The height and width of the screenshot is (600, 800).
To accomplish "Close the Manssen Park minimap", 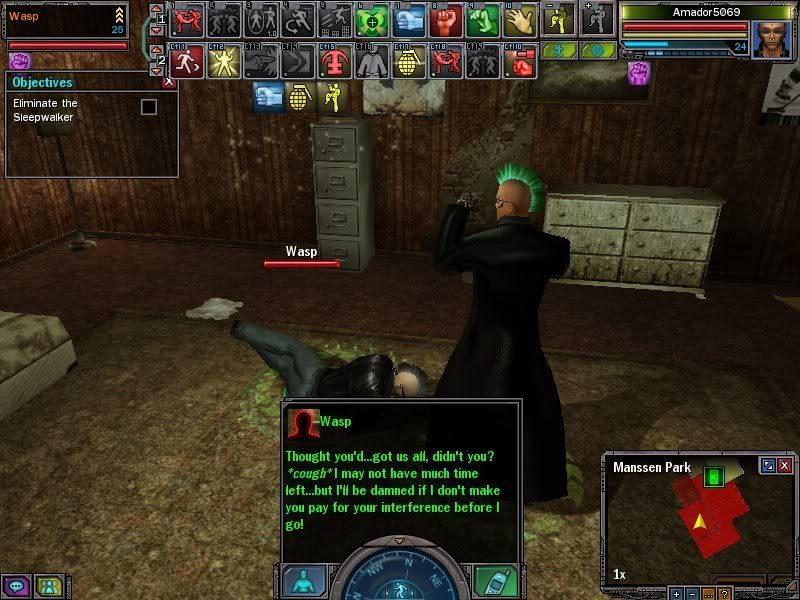I will 785,466.
